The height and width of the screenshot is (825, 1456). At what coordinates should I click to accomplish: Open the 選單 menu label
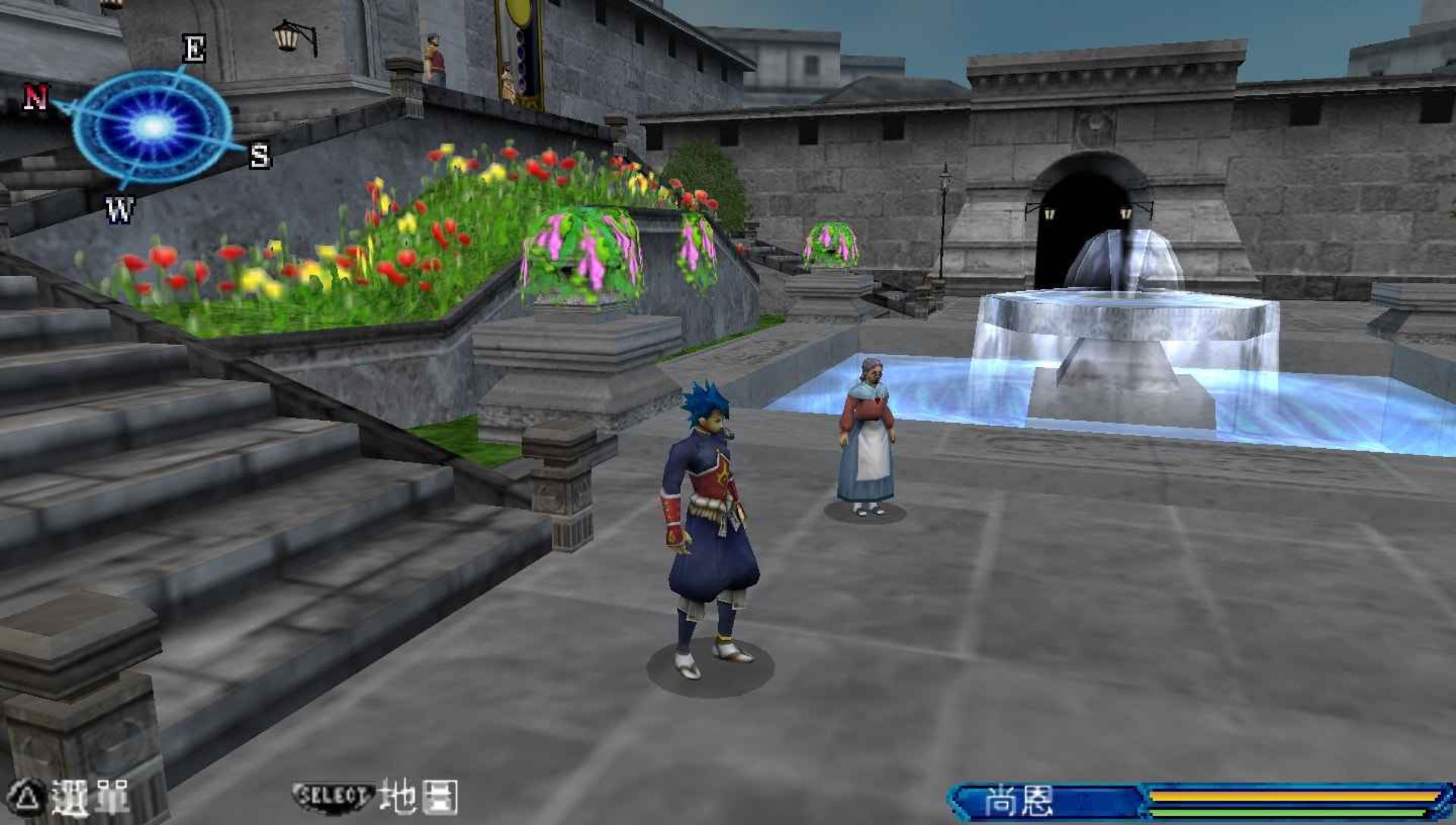[x=89, y=798]
